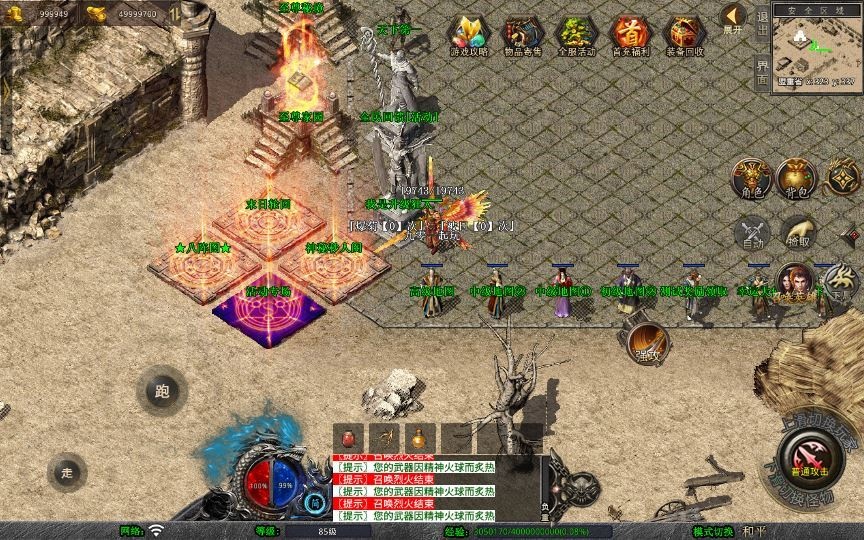This screenshot has height=540, width=864.
Task: Click the 退出 exit tab
Action: (x=762, y=22)
